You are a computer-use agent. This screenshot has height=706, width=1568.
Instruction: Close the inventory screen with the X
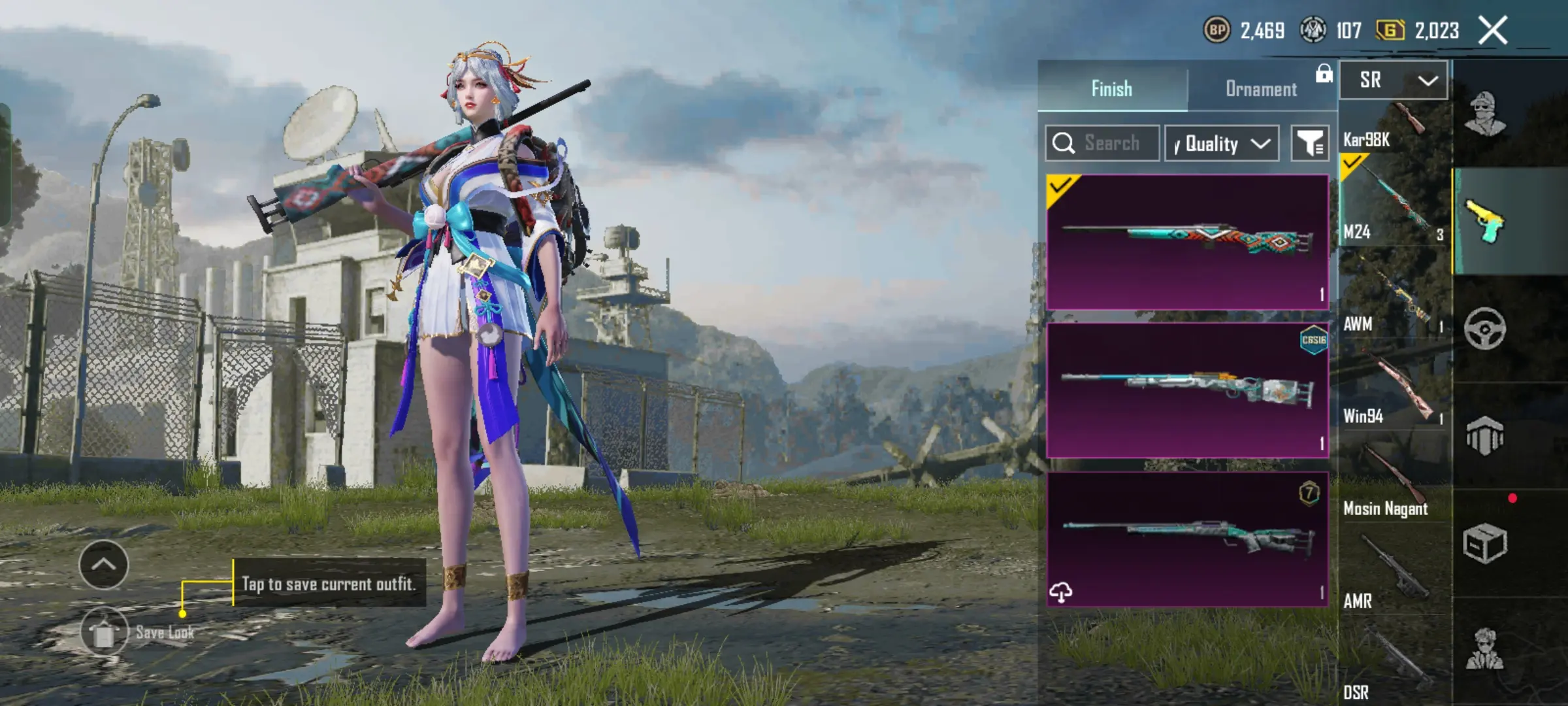1493,31
